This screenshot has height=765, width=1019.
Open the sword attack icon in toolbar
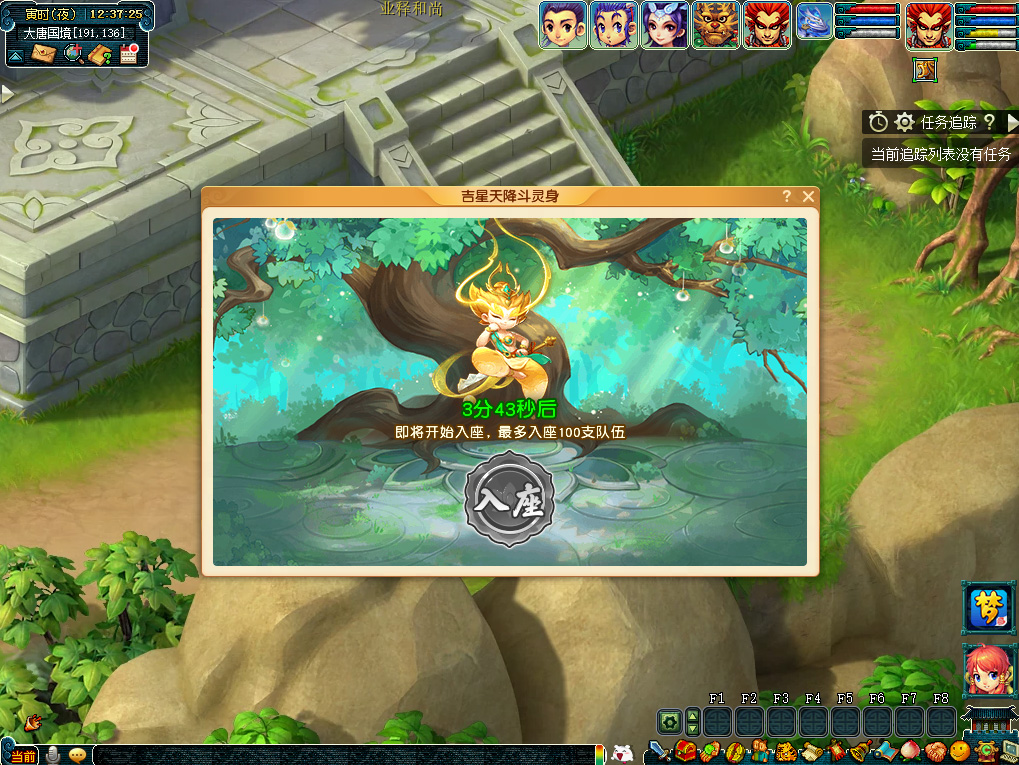click(x=659, y=750)
